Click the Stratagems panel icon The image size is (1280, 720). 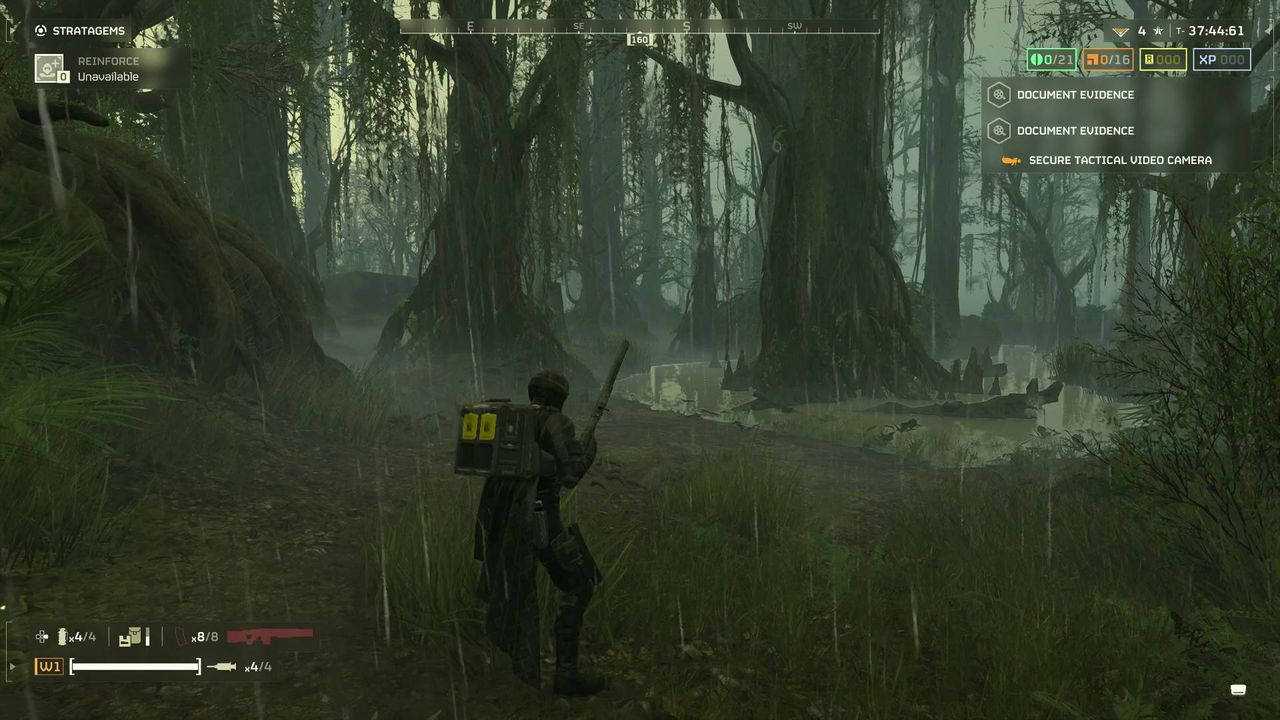(41, 30)
